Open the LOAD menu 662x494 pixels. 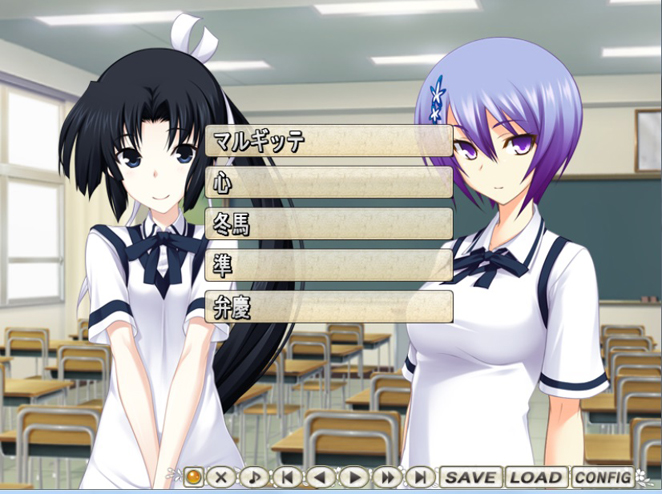click(535, 478)
